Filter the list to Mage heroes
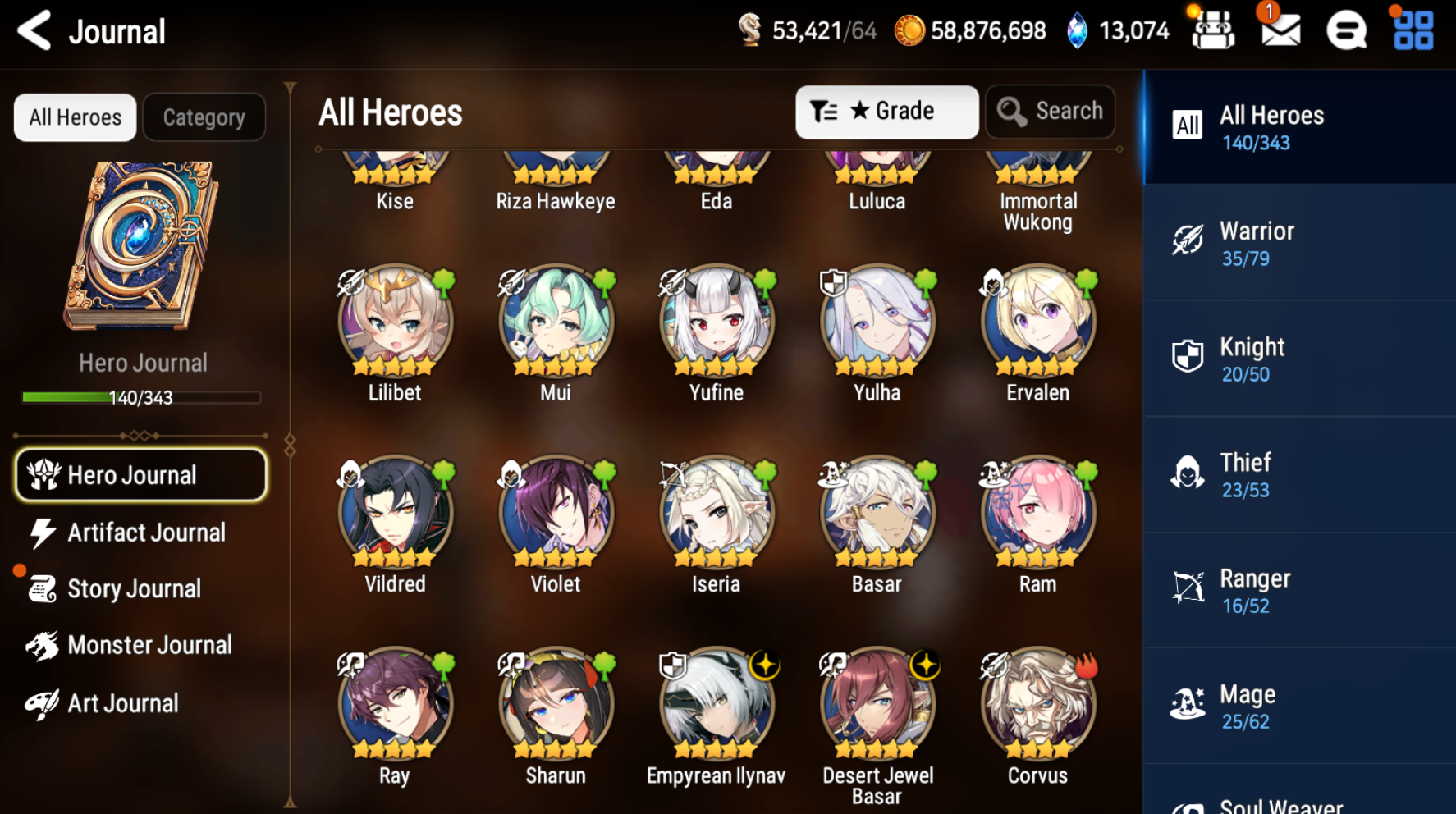 pyautogui.click(x=1298, y=707)
